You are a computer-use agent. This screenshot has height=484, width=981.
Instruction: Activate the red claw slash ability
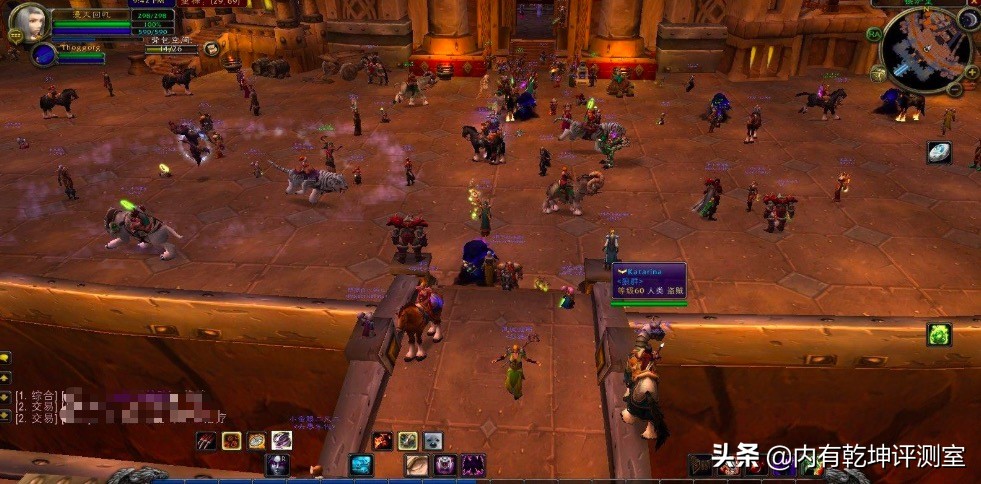(206, 440)
